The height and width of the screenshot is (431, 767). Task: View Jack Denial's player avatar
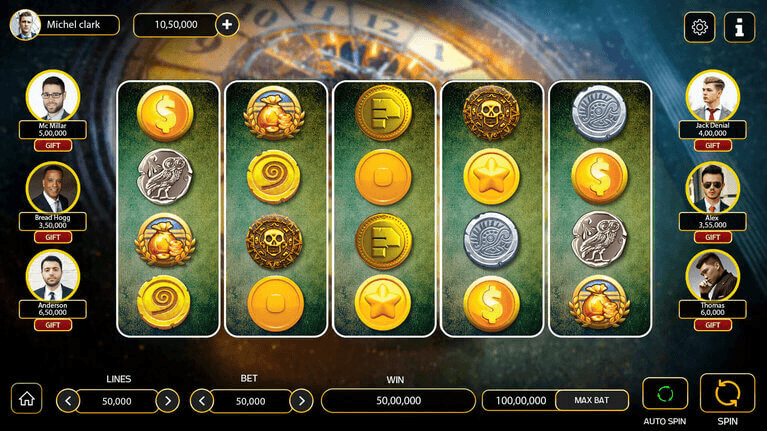pos(712,97)
